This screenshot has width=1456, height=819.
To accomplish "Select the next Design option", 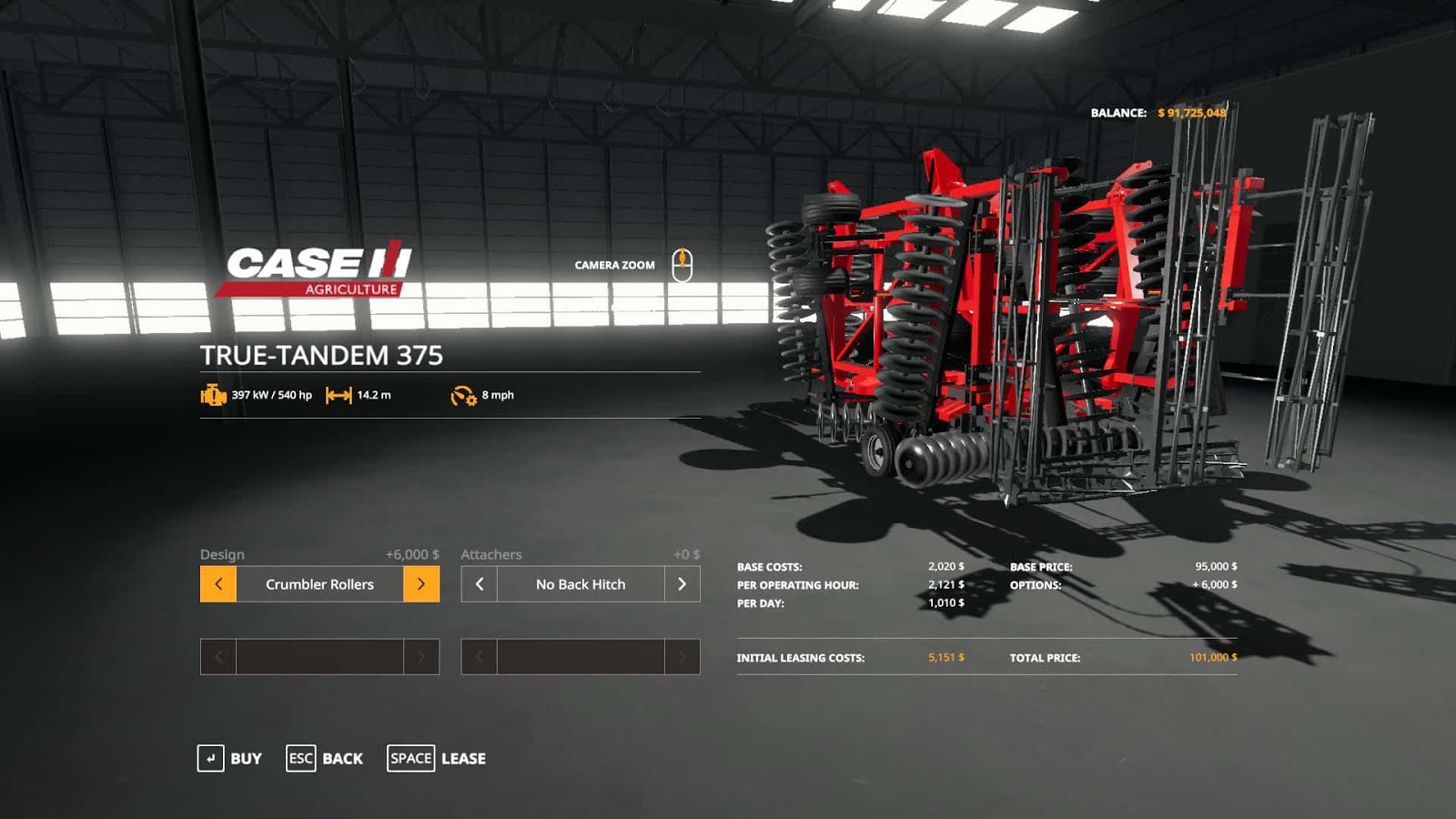I will 420,584.
